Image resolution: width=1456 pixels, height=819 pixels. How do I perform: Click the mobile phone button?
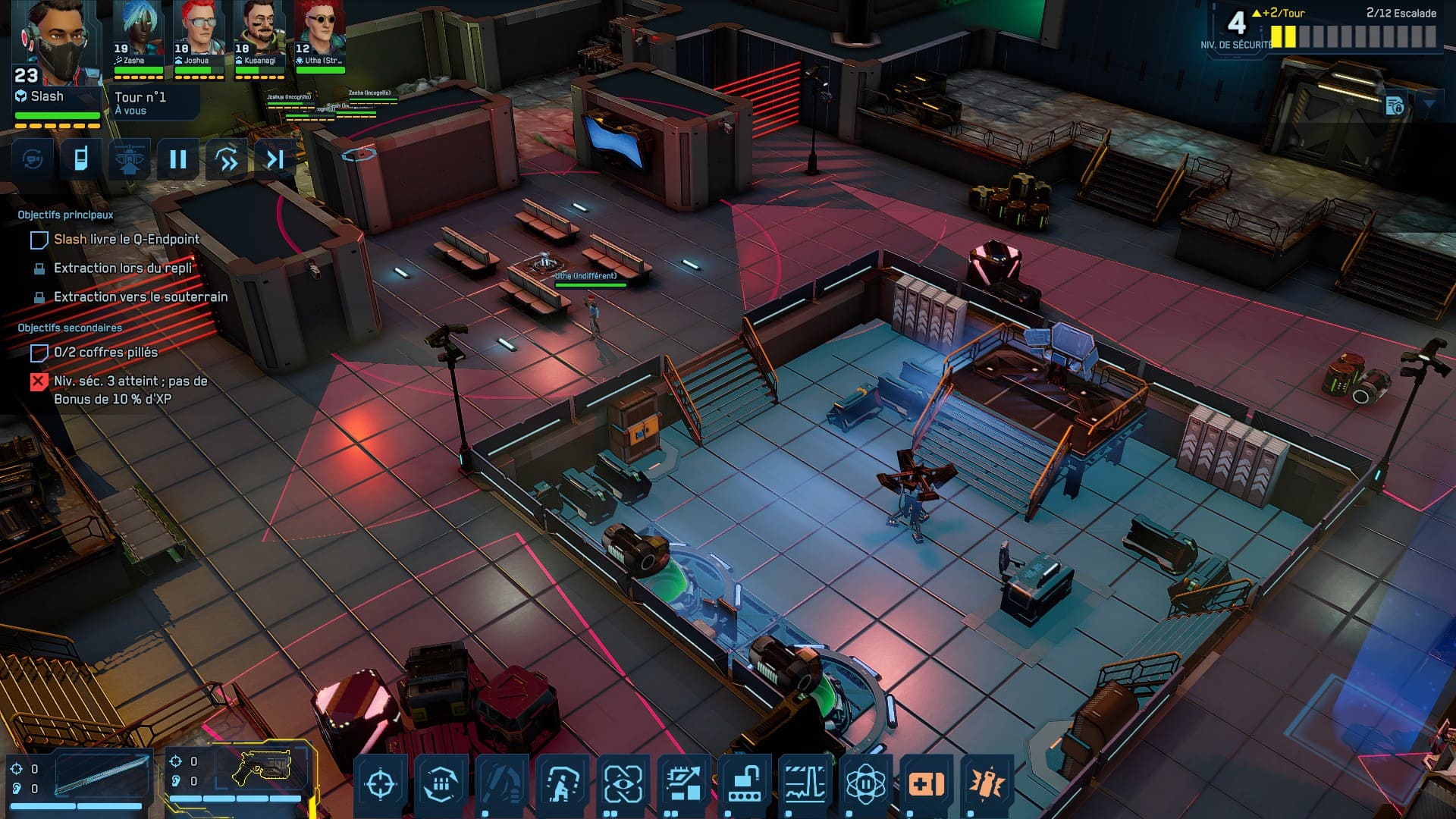tap(80, 158)
